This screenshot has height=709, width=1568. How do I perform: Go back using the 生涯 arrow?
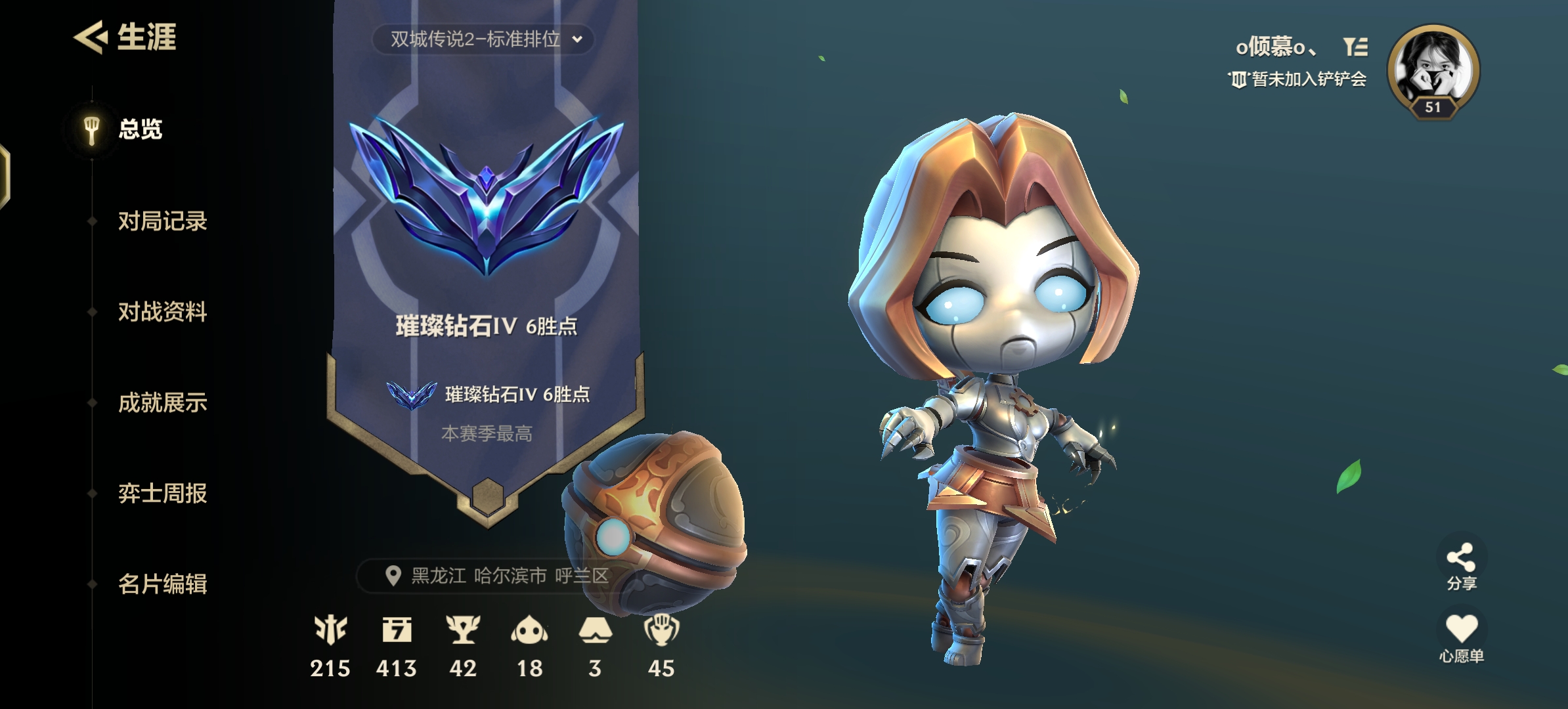(x=91, y=37)
